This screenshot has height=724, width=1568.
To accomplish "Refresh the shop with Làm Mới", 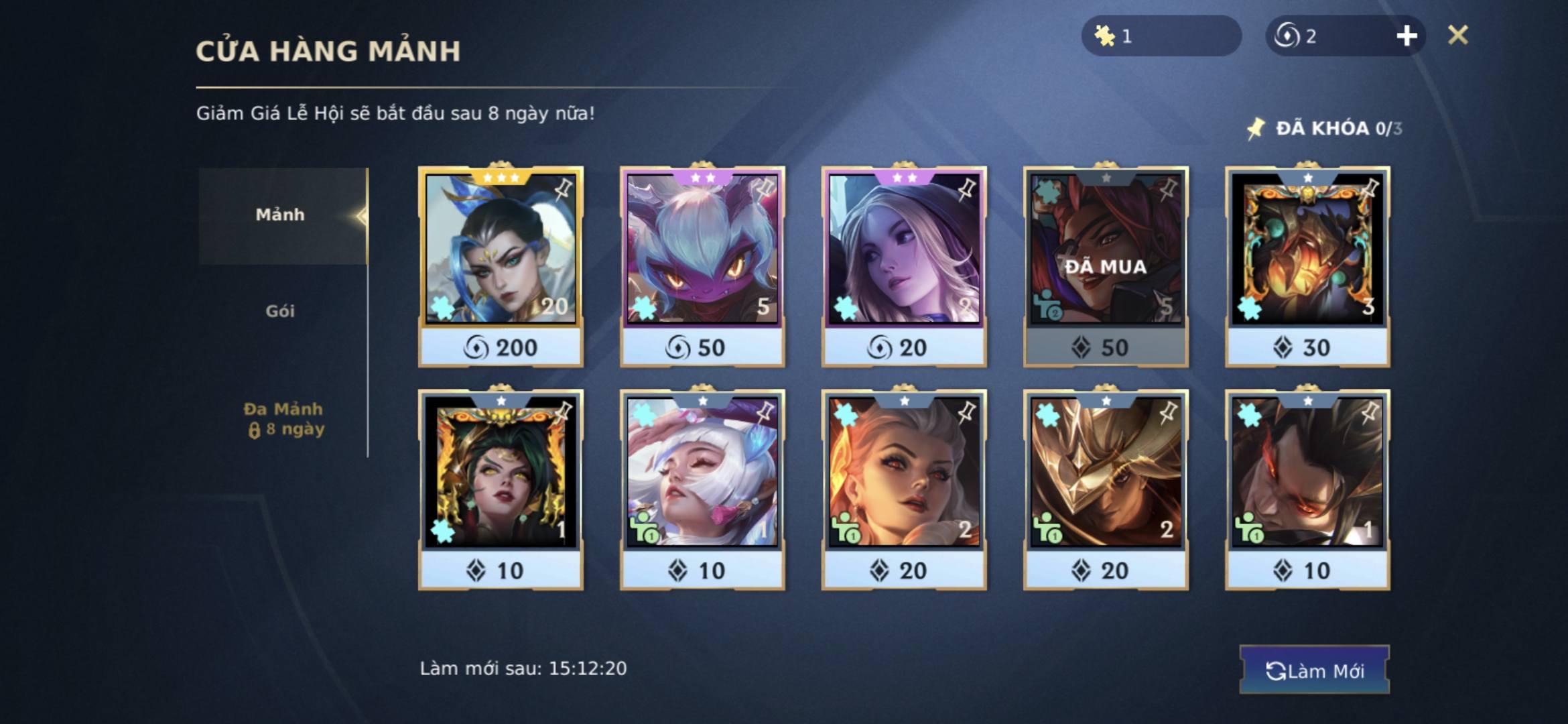I will click(x=1314, y=670).
